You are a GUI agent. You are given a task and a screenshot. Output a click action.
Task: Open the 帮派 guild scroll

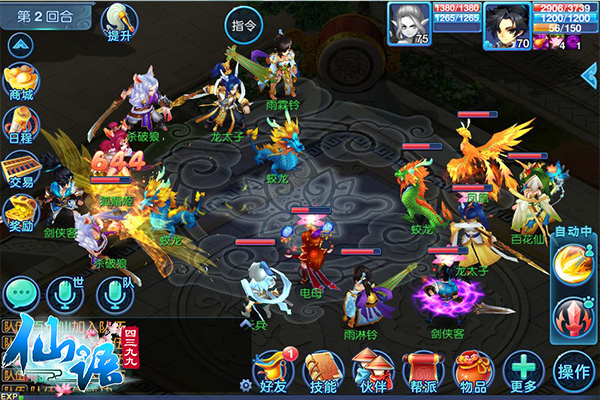coord(422,370)
